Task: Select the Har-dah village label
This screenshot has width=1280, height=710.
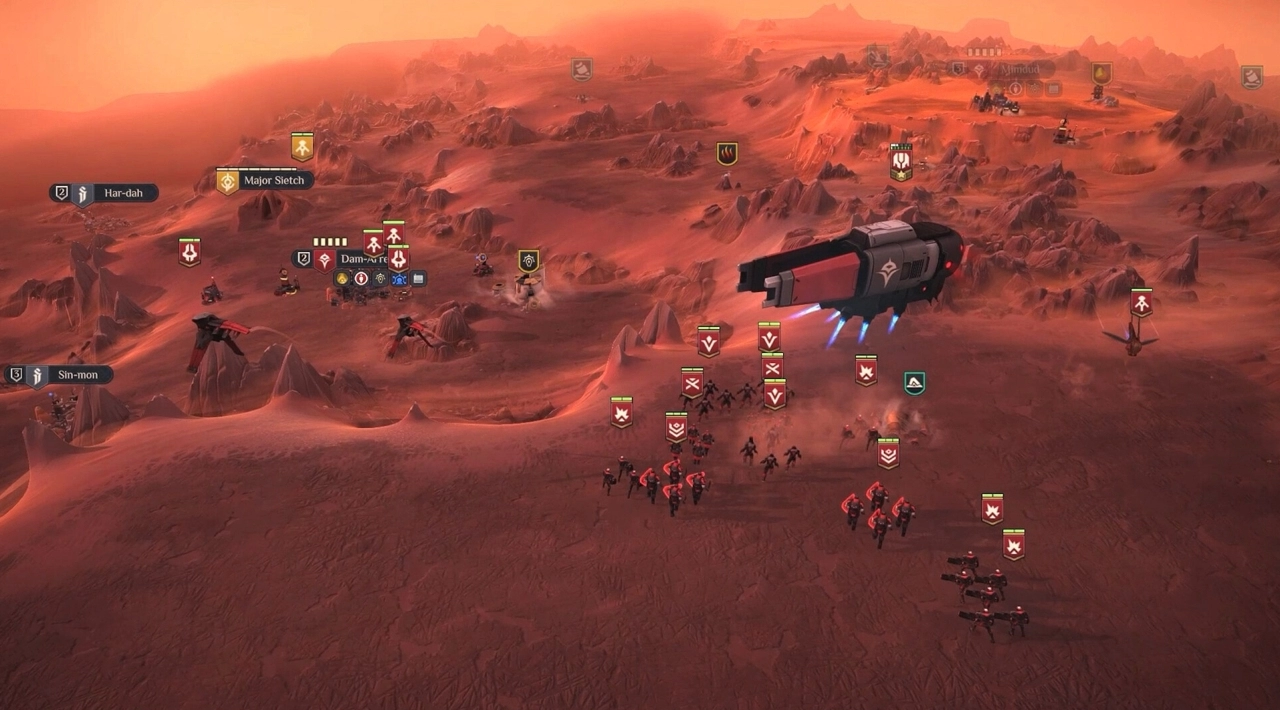Action: (x=120, y=193)
